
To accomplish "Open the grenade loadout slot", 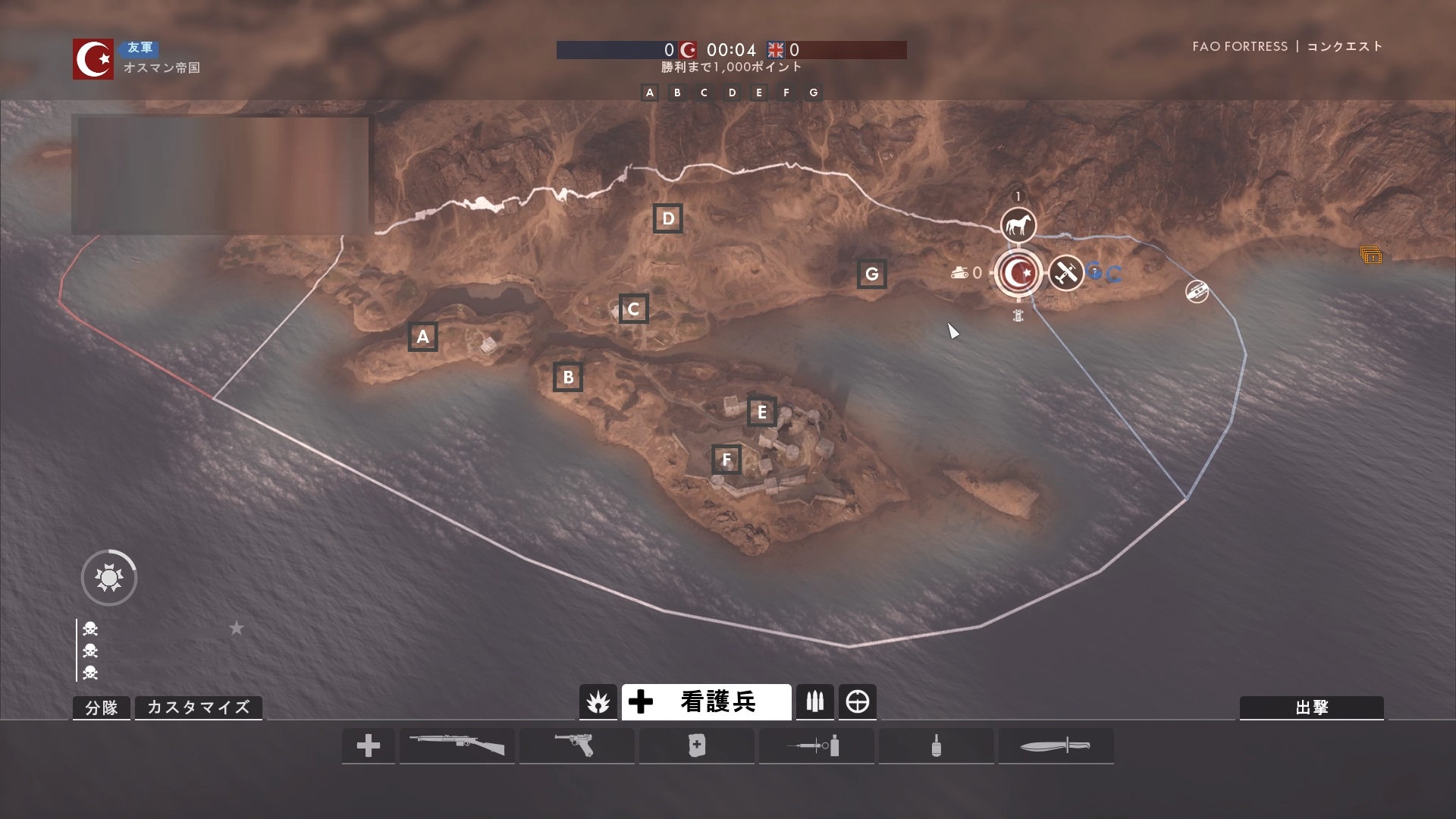I will tap(936, 745).
